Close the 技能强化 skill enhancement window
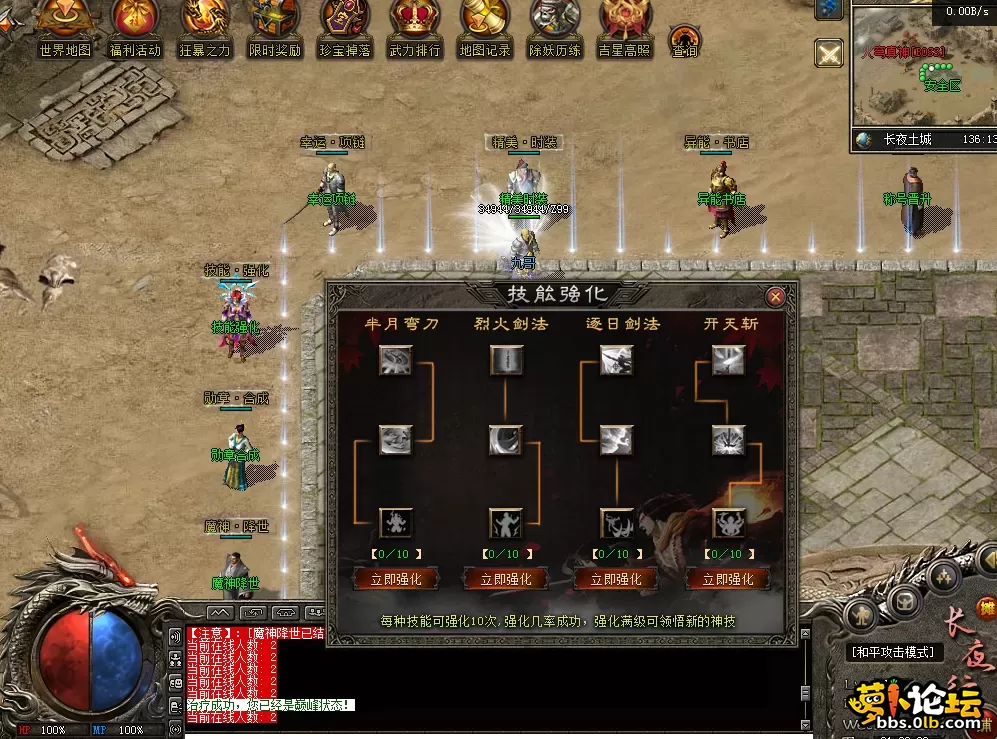Image resolution: width=997 pixels, height=739 pixels. 775,296
